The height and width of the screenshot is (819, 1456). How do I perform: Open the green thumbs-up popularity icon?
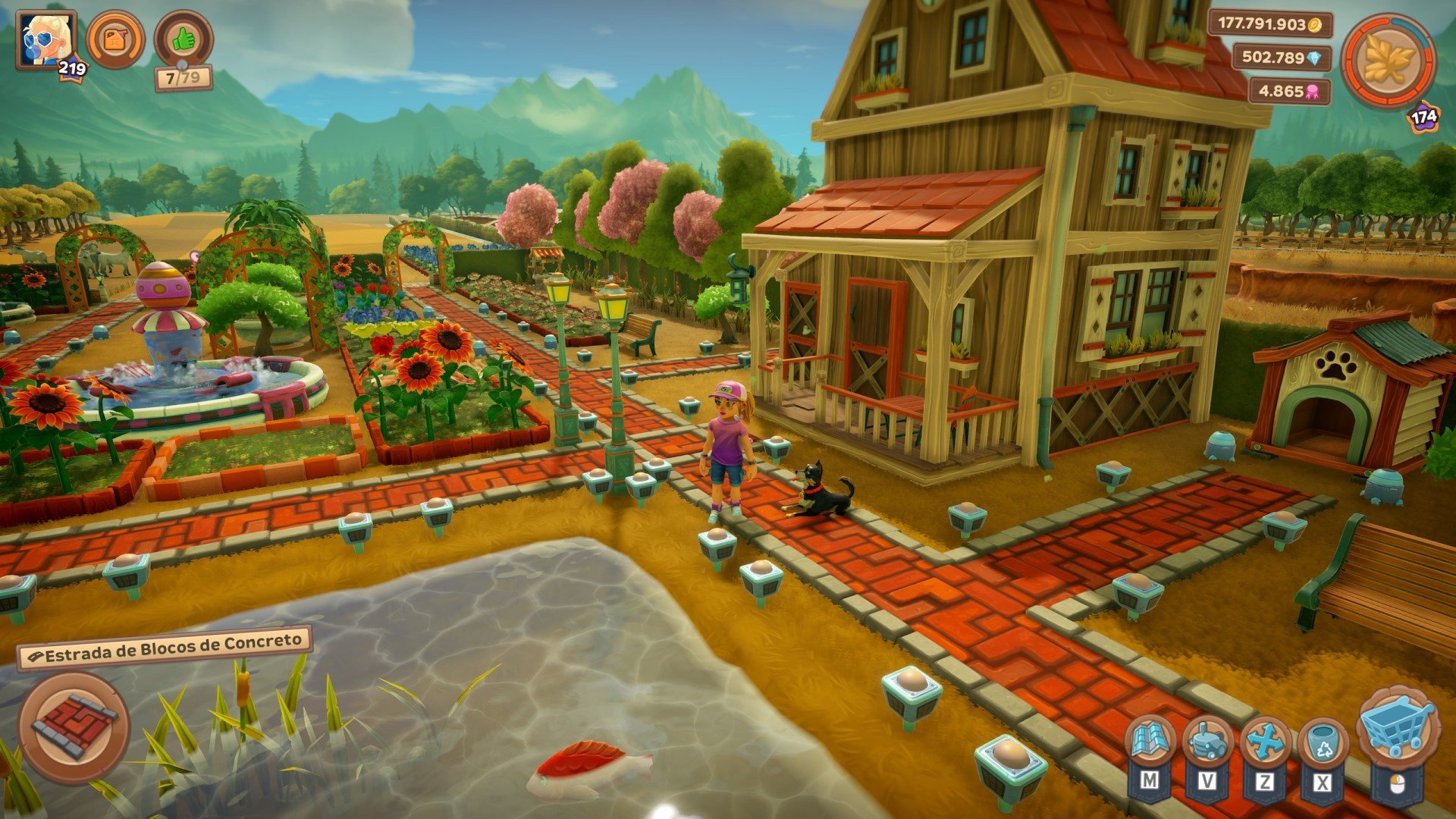[184, 39]
